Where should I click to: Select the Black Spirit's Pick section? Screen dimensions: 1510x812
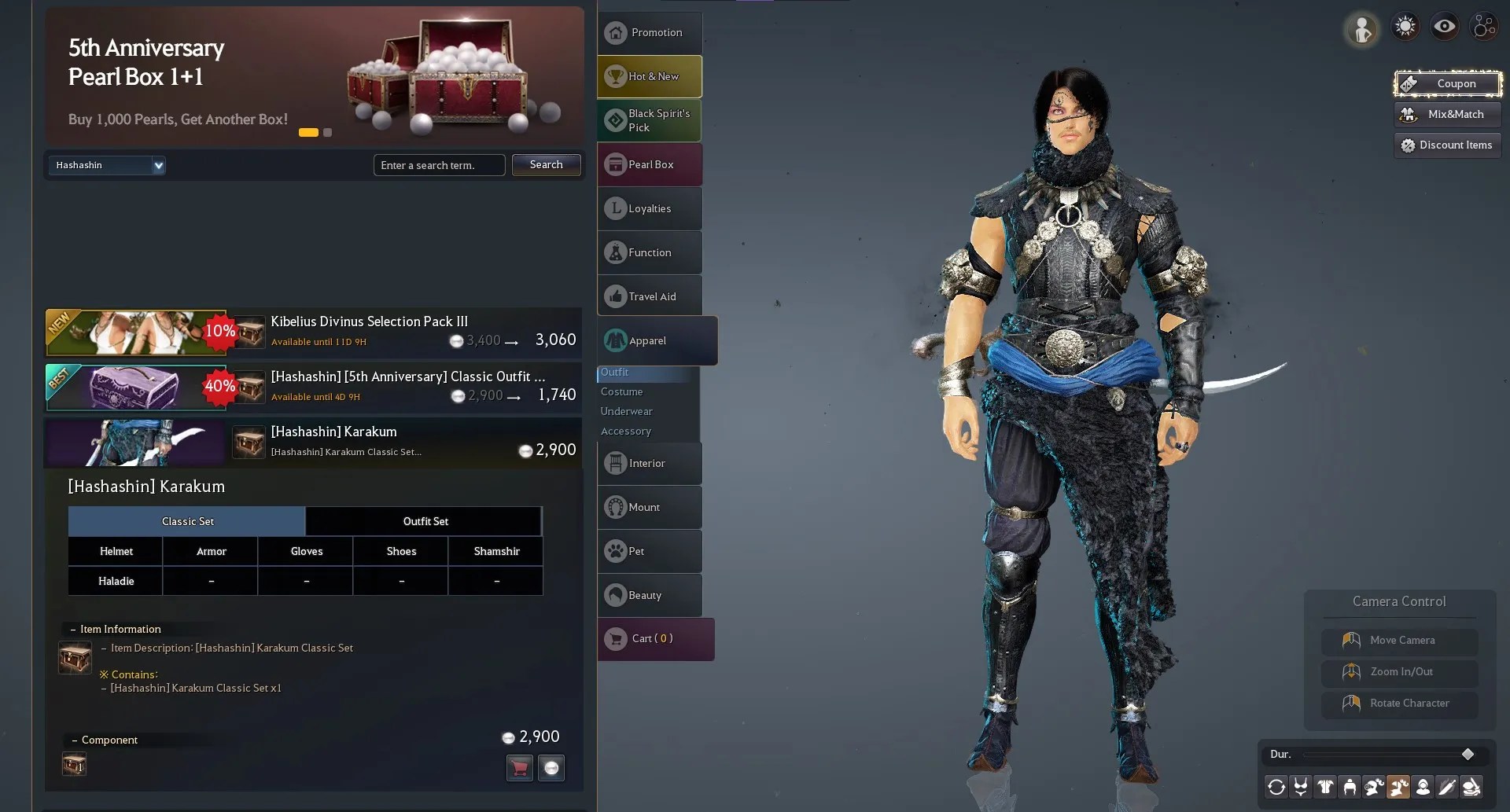650,120
